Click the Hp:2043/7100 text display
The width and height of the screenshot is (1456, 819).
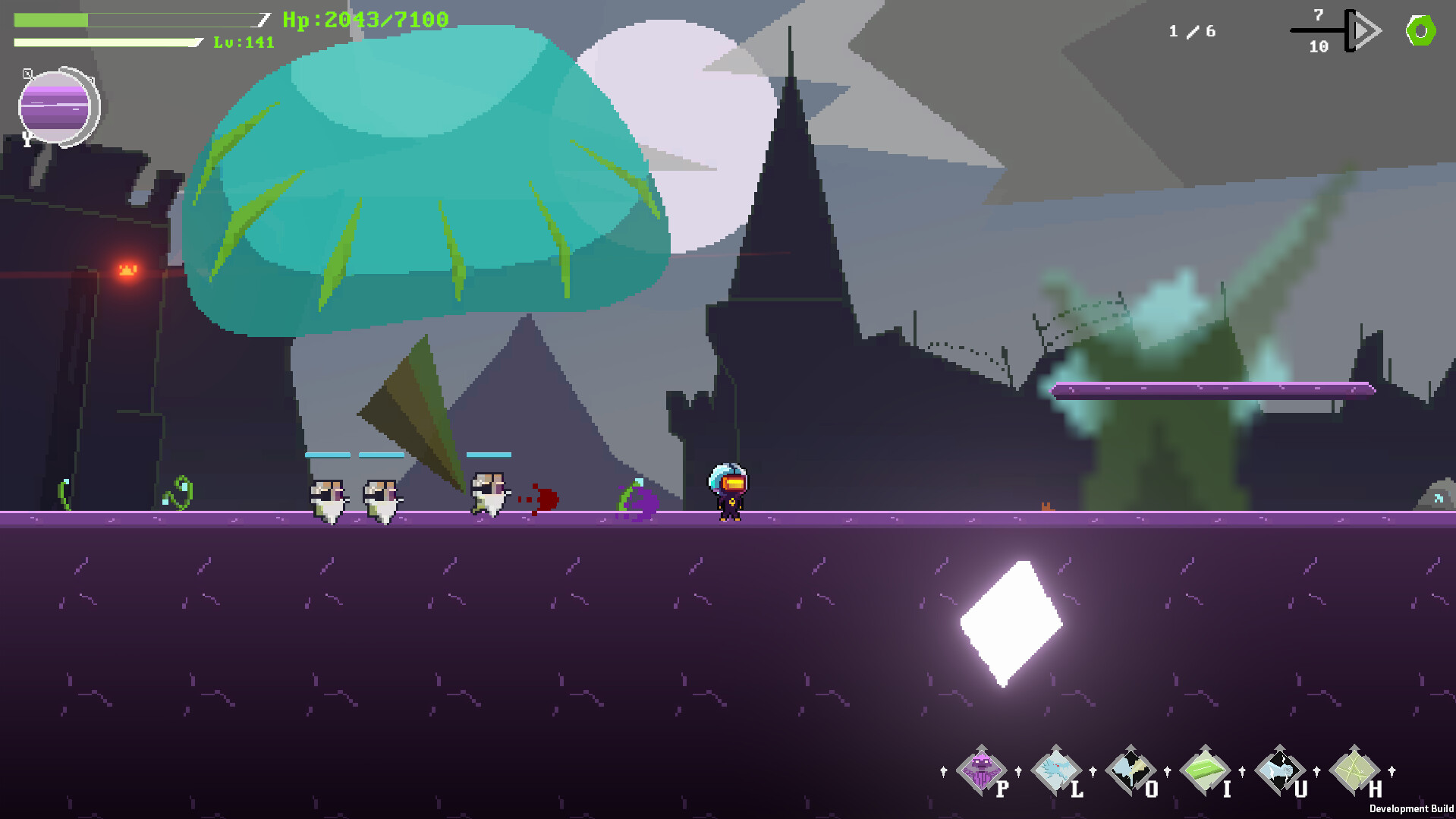click(x=364, y=20)
